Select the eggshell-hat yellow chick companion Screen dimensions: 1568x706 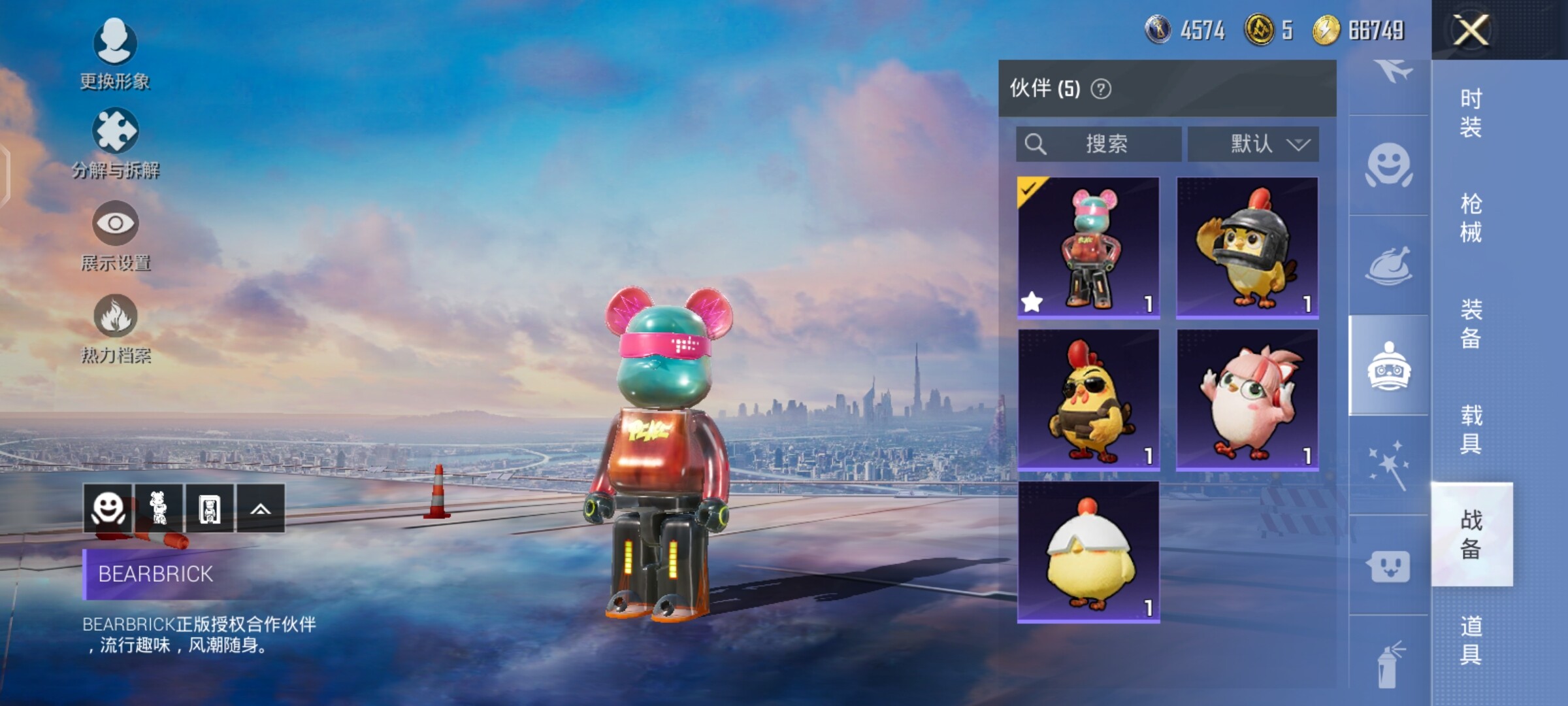[x=1088, y=552]
